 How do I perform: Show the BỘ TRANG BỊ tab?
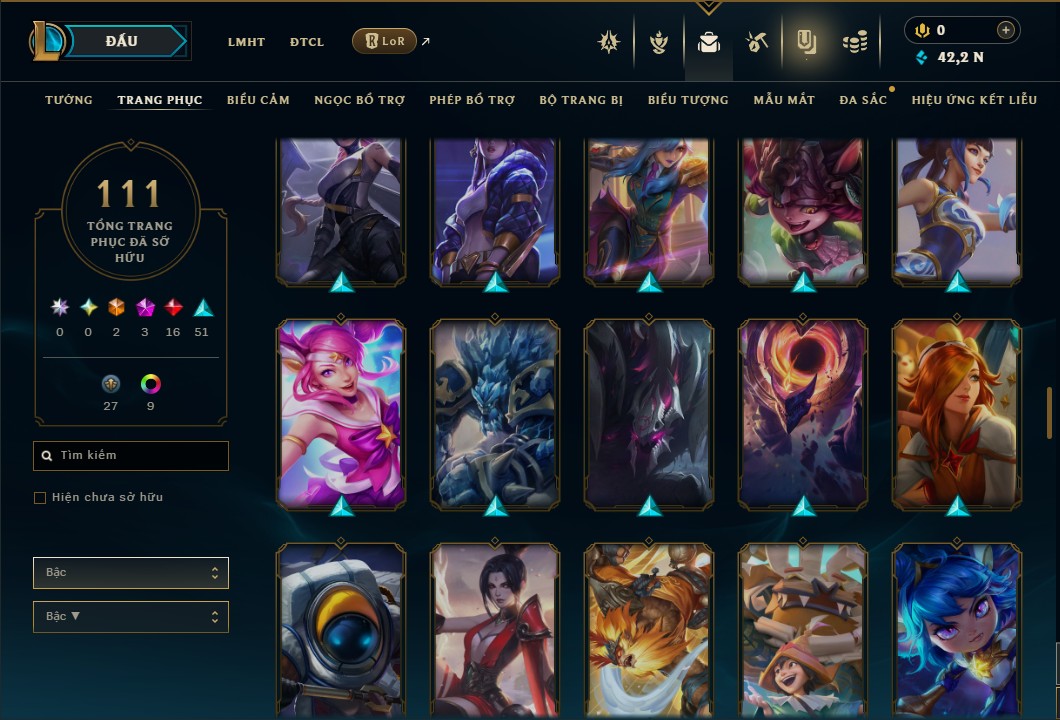pos(581,100)
